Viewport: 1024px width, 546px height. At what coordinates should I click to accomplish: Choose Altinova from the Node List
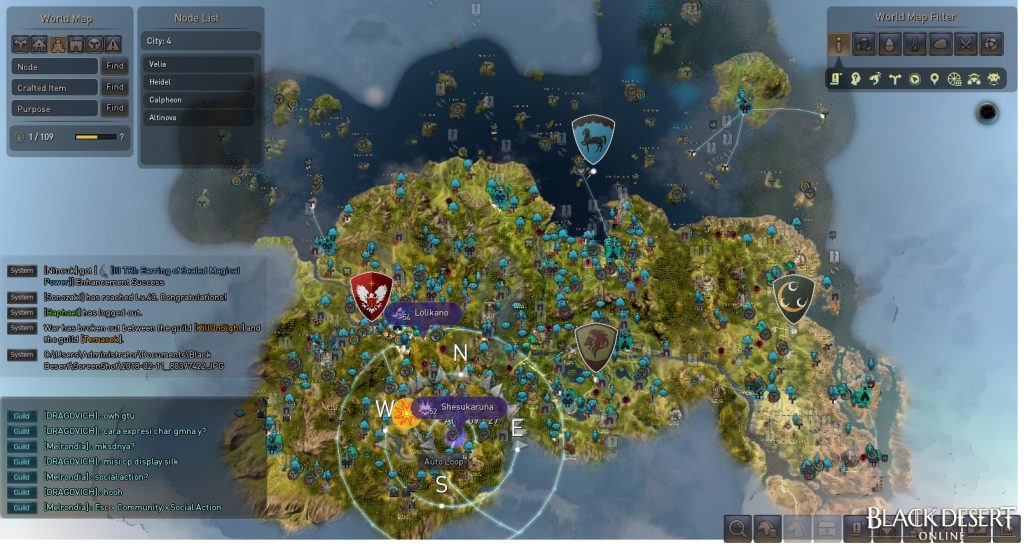[x=199, y=118]
